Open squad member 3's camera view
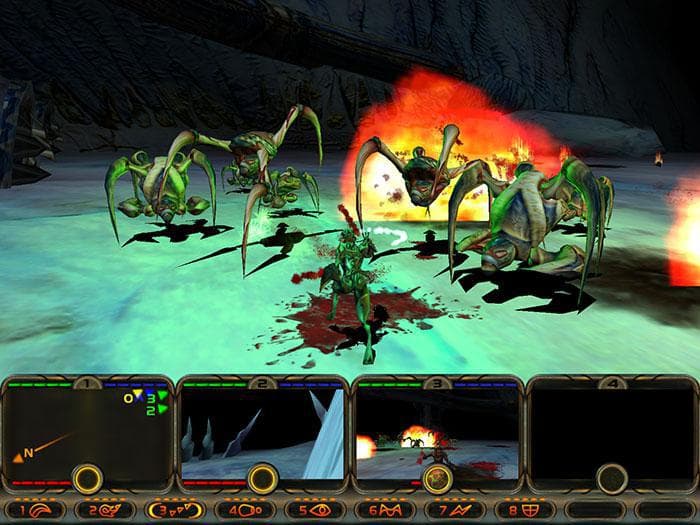The height and width of the screenshot is (525, 700). 437,425
